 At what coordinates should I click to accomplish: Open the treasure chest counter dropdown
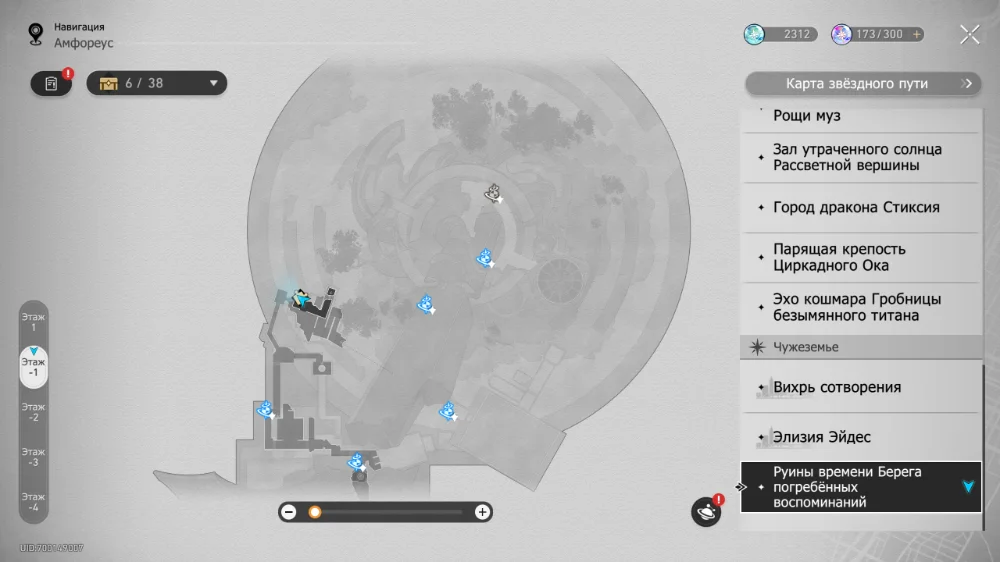[x=157, y=83]
